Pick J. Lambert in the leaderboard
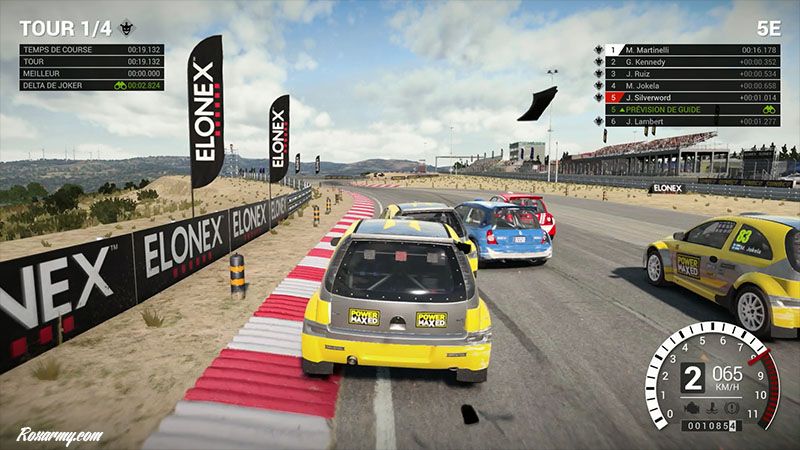The image size is (800, 450). (690, 121)
